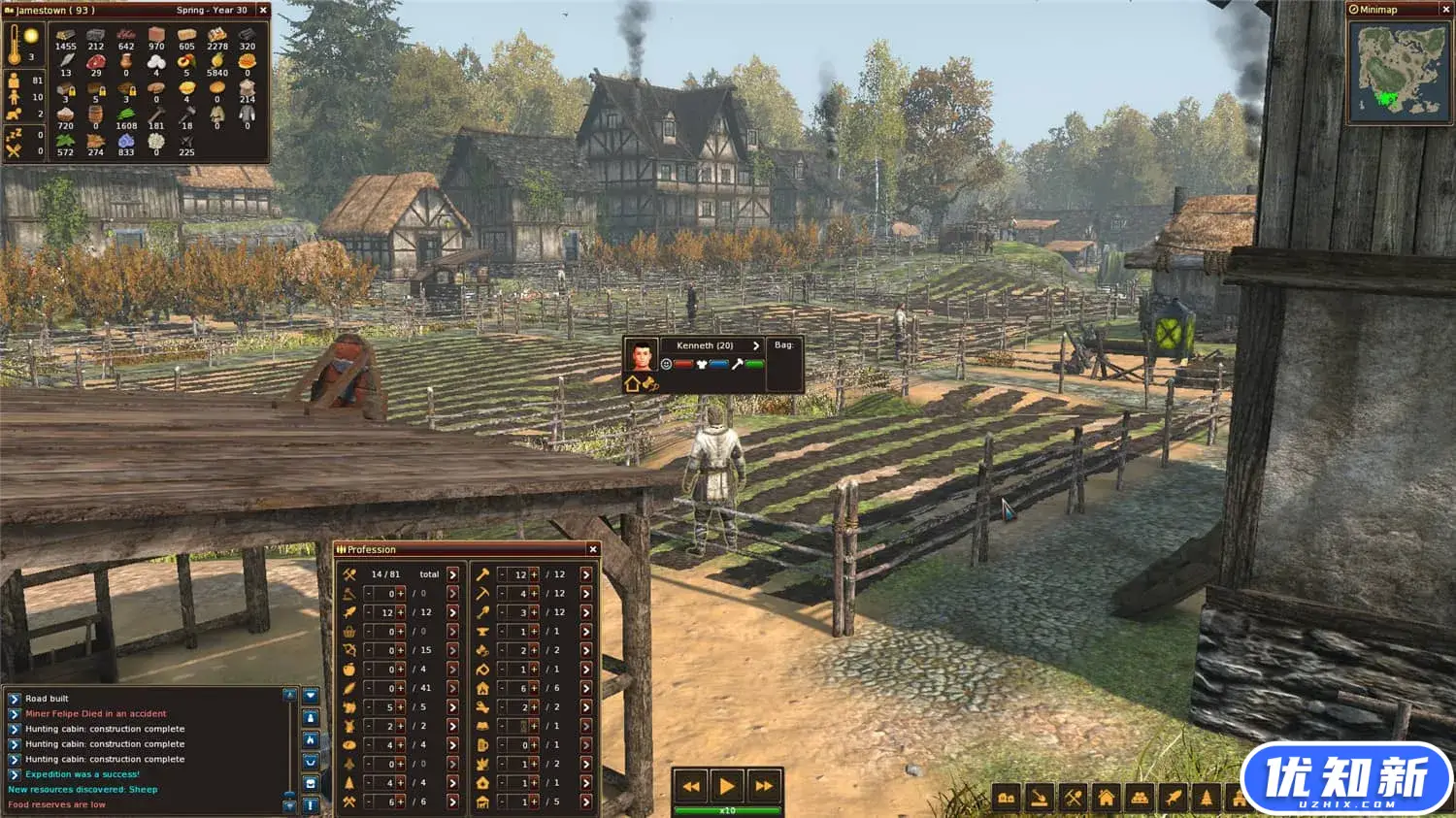Increase the apple gatherer worker count
Viewport: 1456px width, 818px height.
[x=400, y=669]
